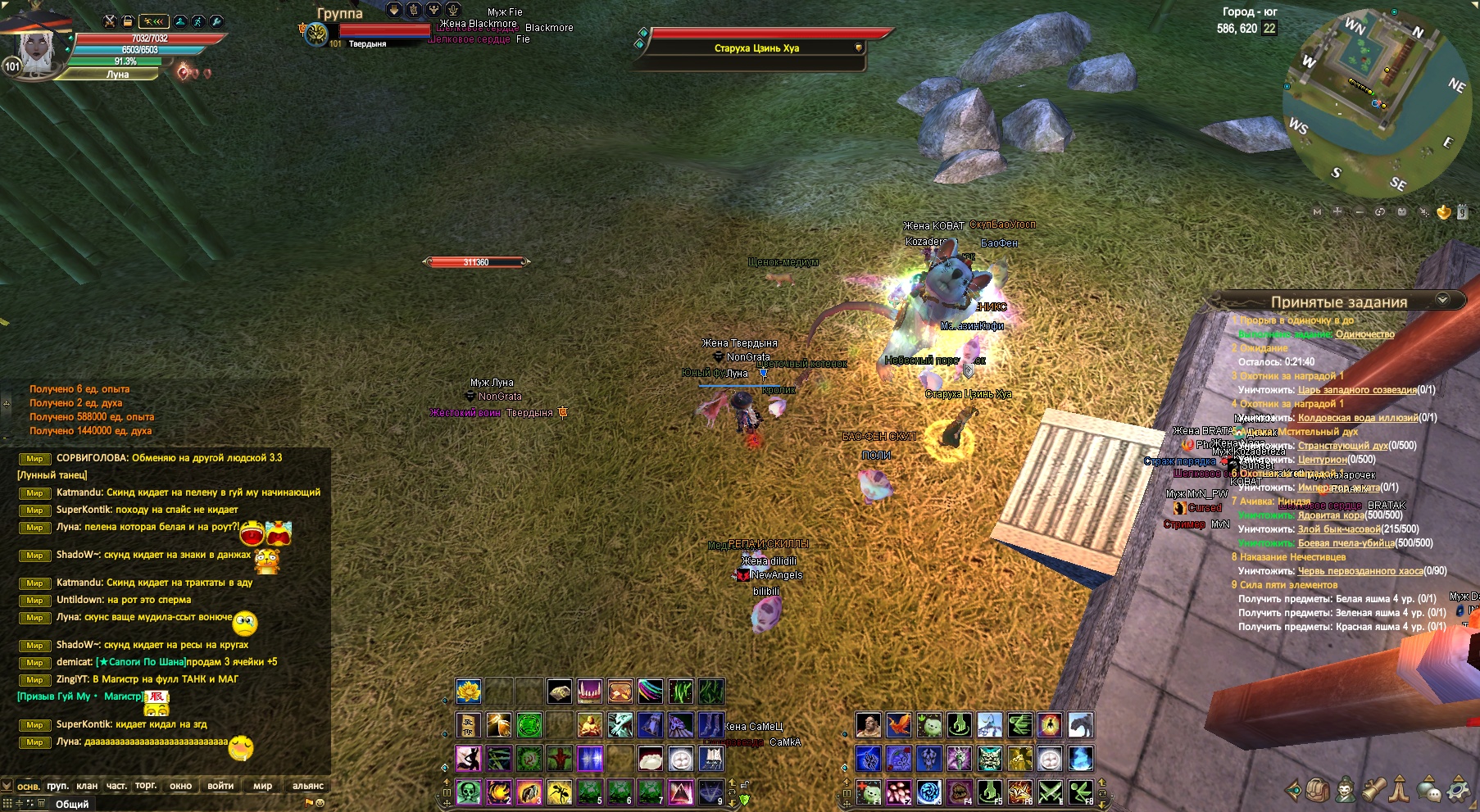This screenshot has width=1480, height=812.
Task: Switch to the "альянс" chat tab
Action: coord(308,786)
